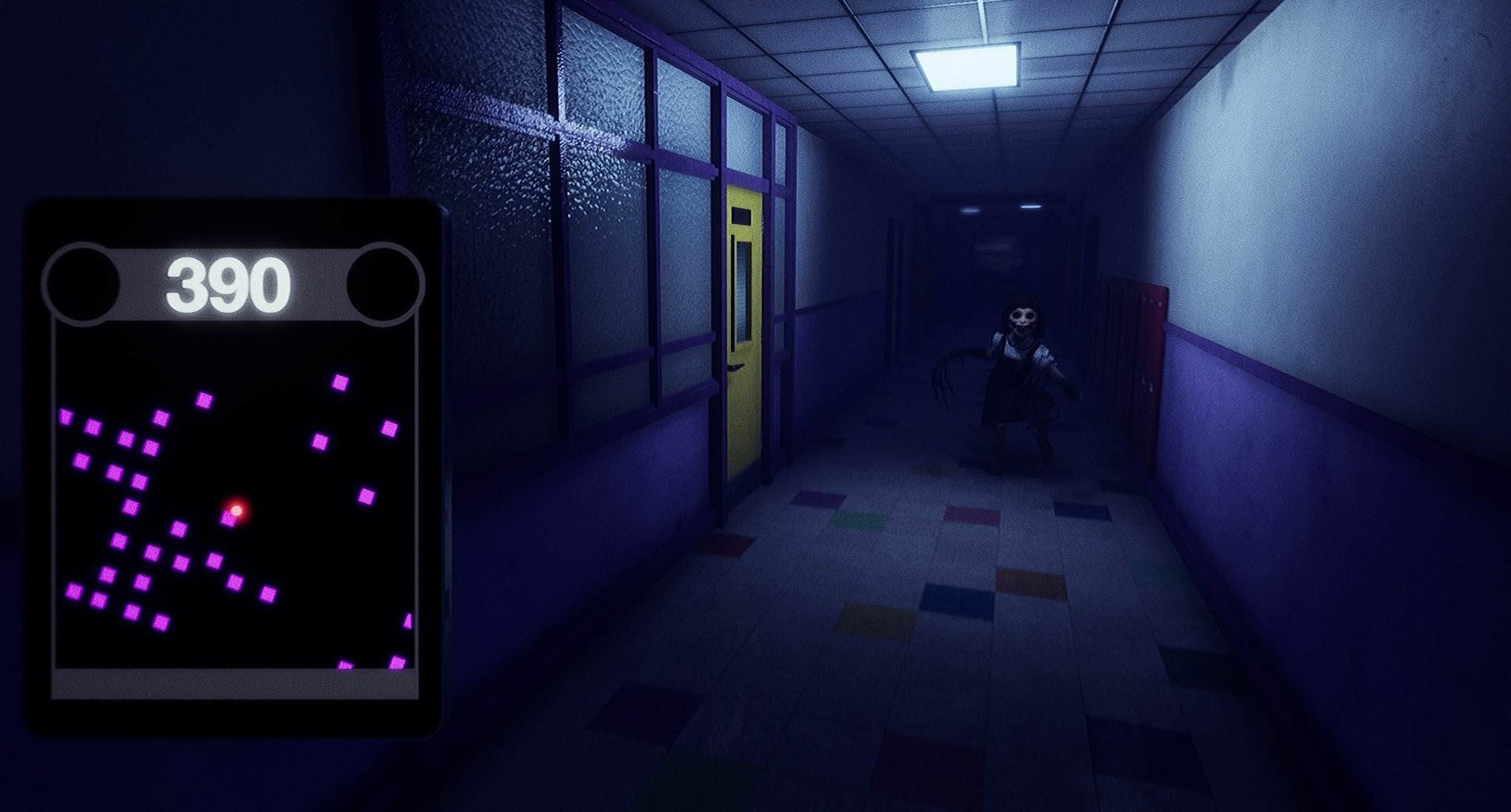Click the purple blip below the score display

[205, 398]
